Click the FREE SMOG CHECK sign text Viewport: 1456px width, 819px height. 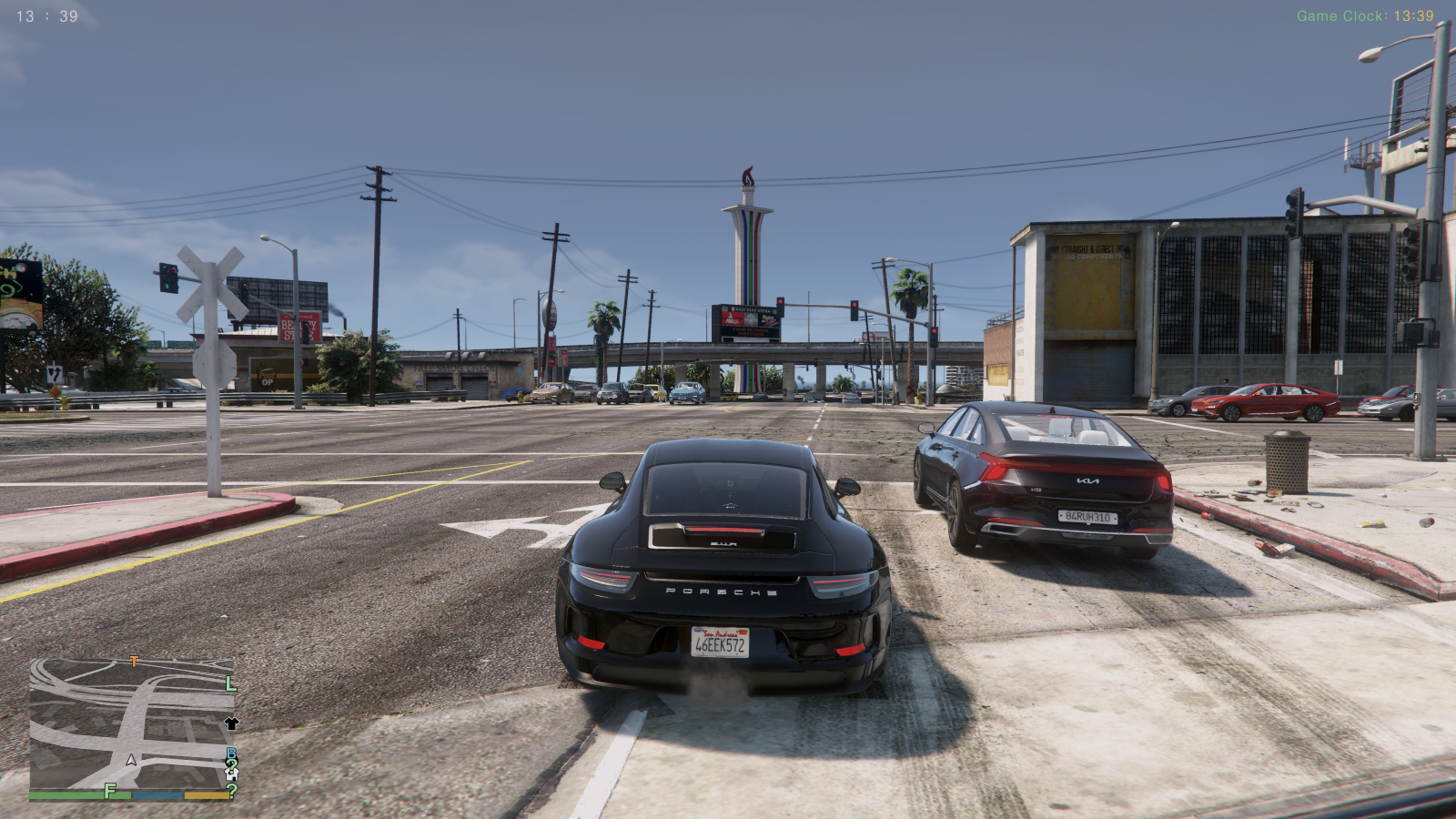453,369
